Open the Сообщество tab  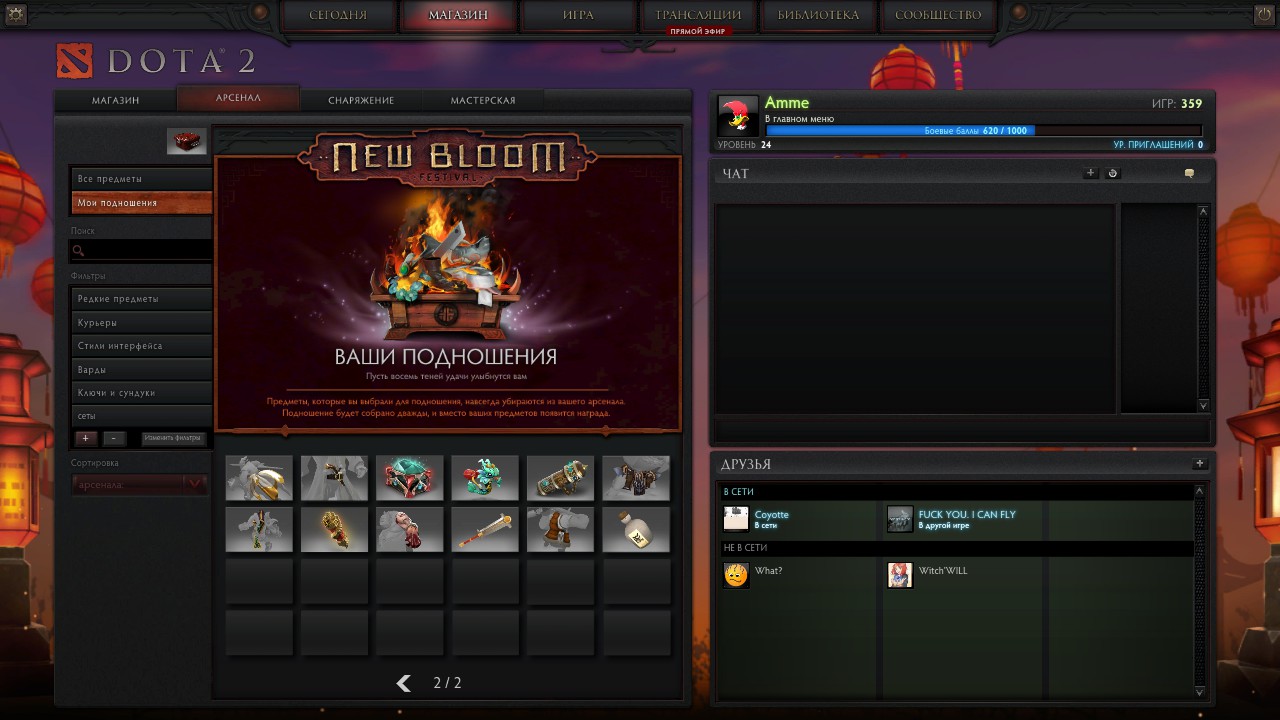[938, 15]
